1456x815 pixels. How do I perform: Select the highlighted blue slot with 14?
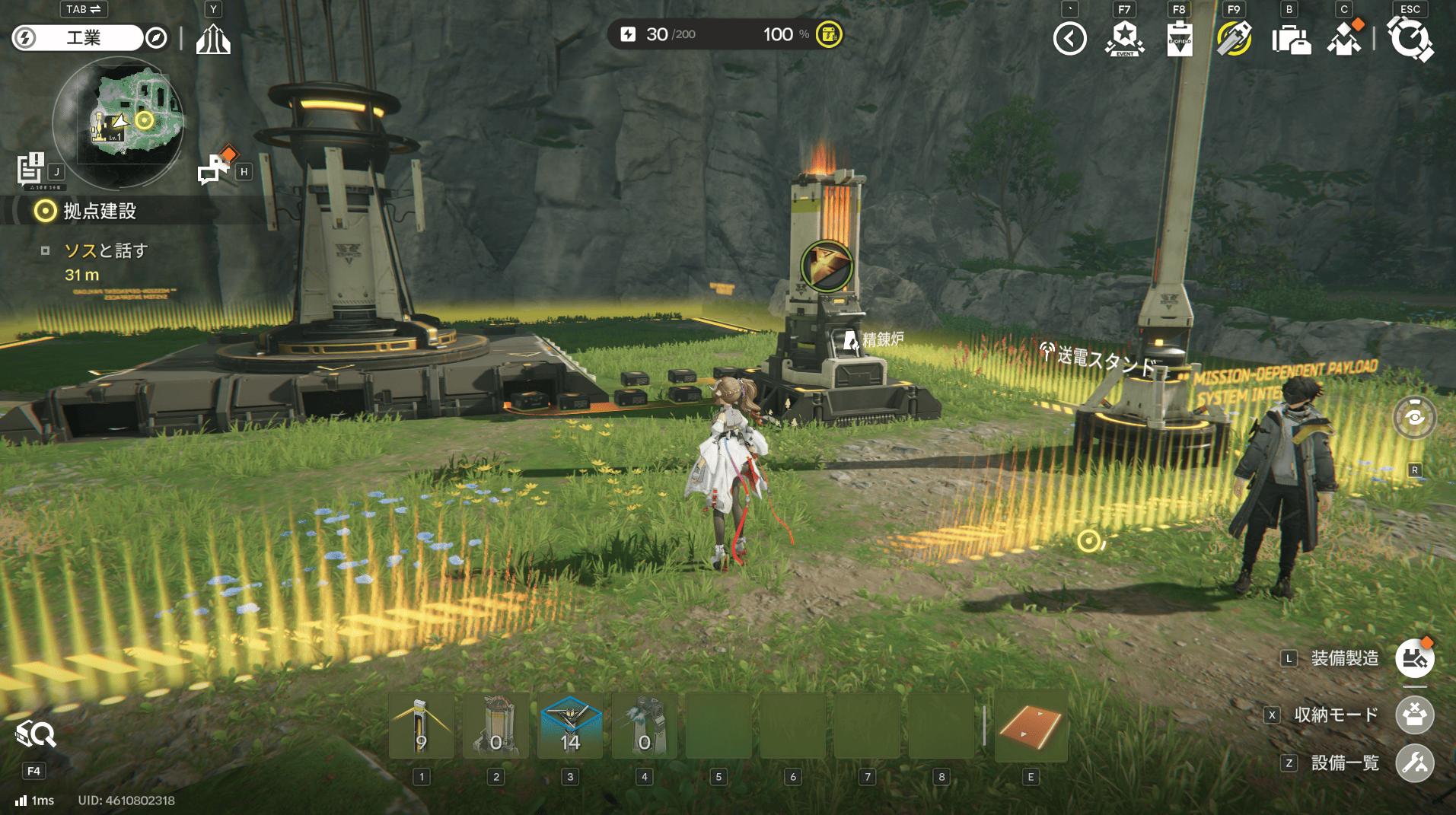click(570, 726)
